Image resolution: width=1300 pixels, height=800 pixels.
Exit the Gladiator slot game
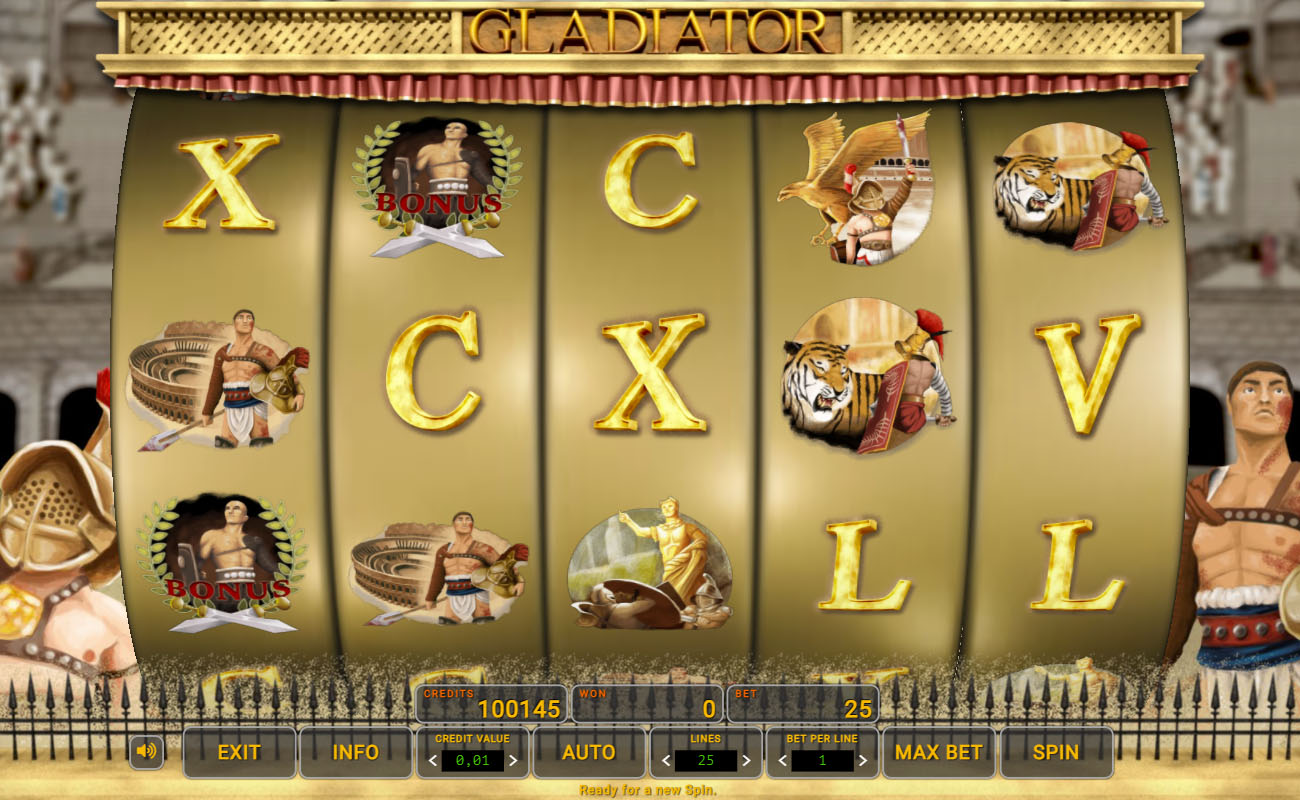(x=239, y=752)
